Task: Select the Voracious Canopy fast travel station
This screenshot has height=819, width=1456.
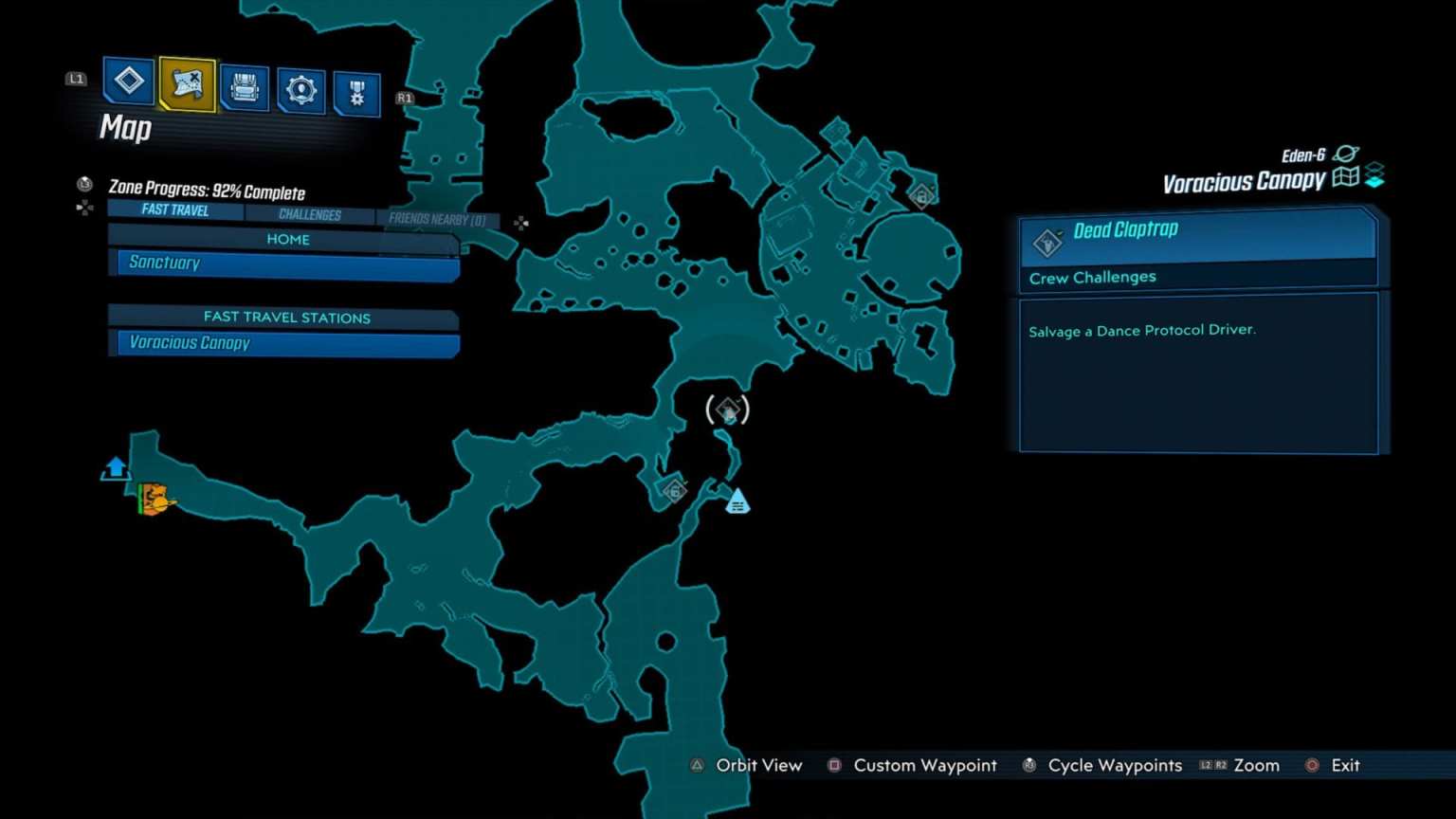Action: click(284, 343)
